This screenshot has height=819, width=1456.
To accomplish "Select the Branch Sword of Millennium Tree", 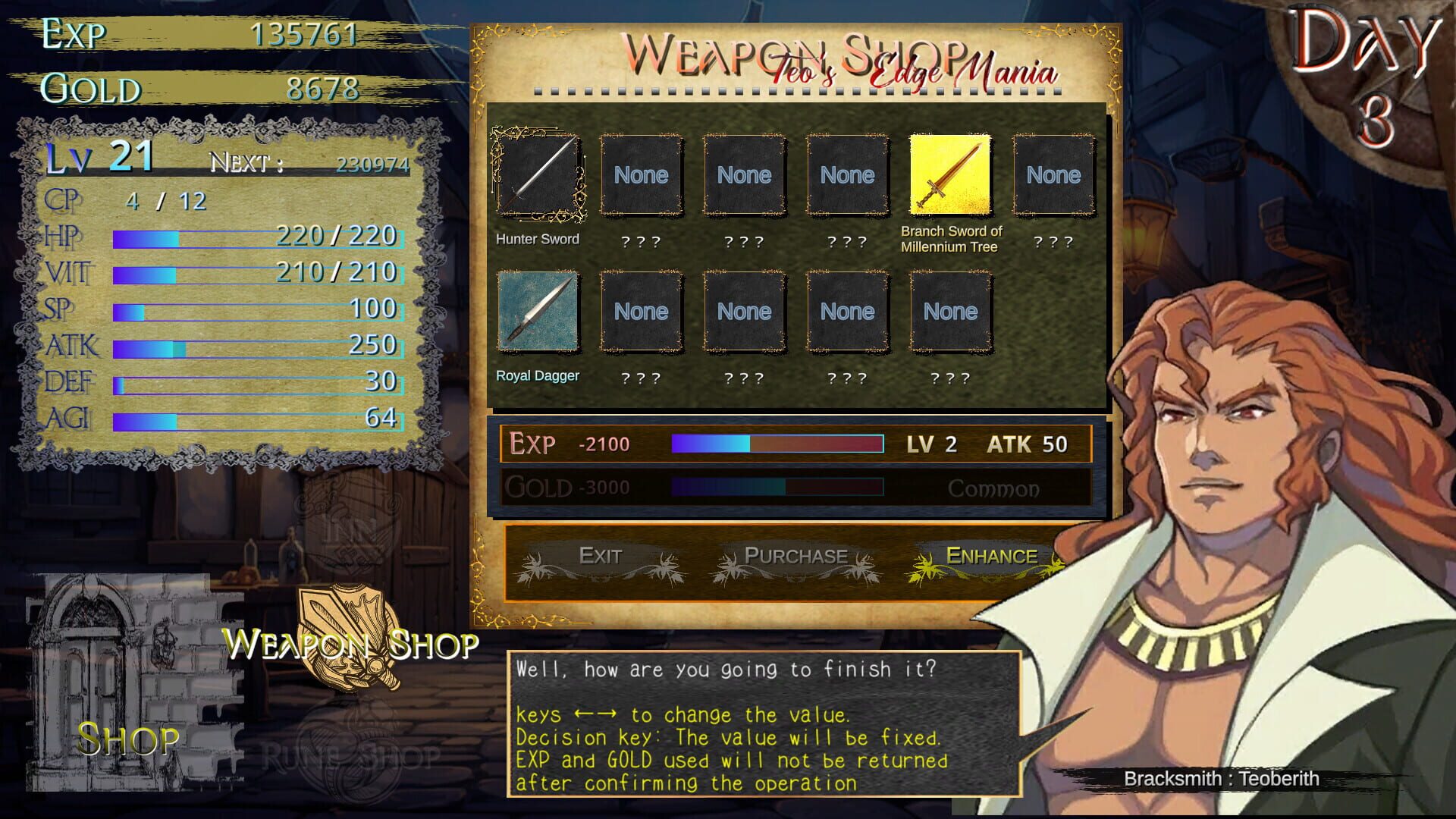I will (950, 174).
